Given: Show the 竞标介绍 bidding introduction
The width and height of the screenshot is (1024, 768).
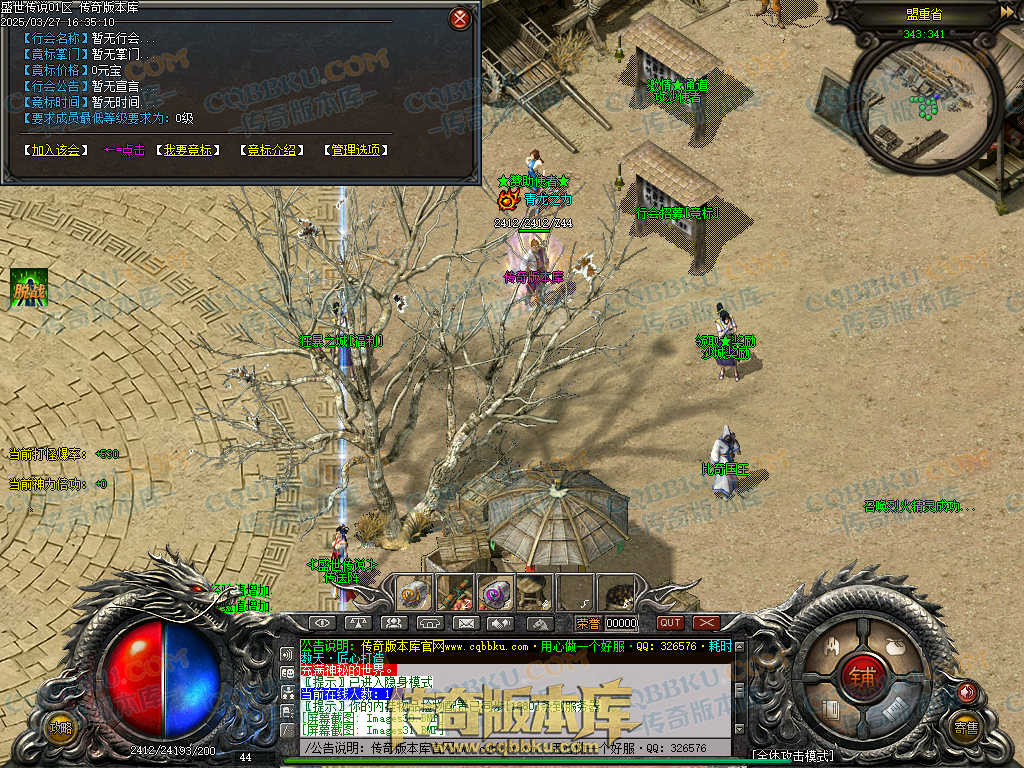Looking at the screenshot, I should pos(271,150).
